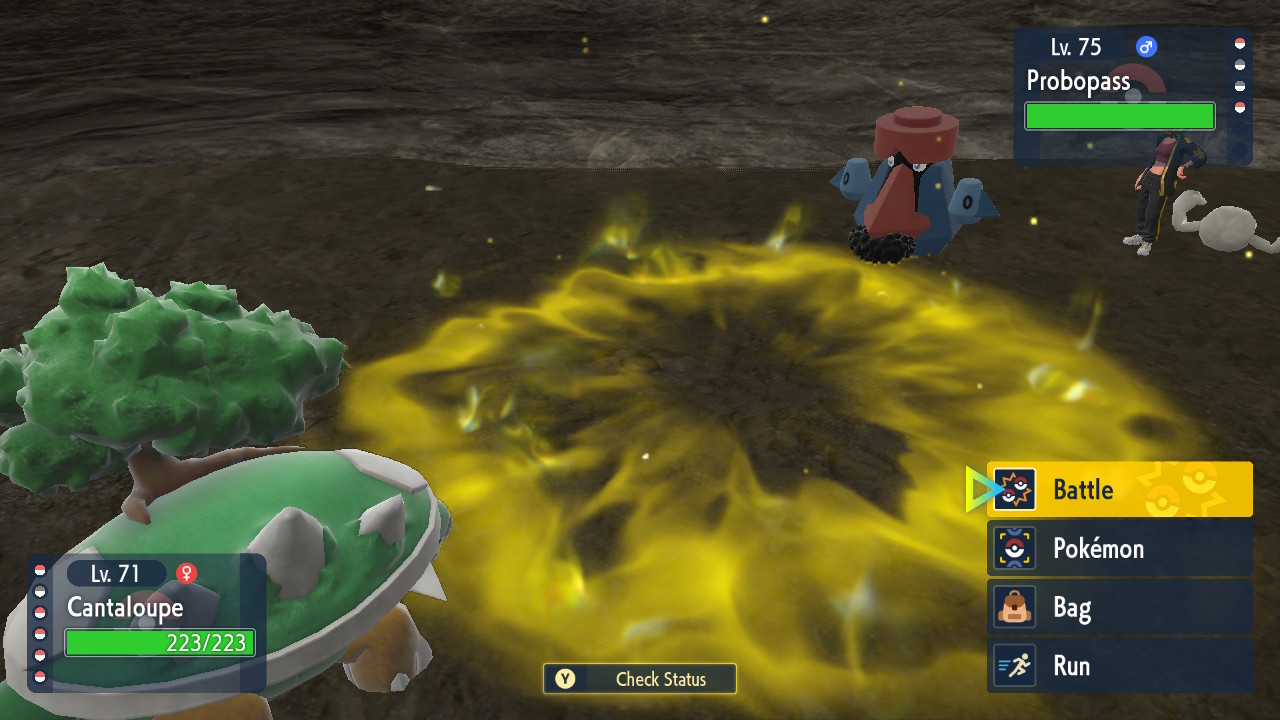Click the Check Status button
The height and width of the screenshot is (720, 1280).
[x=640, y=679]
